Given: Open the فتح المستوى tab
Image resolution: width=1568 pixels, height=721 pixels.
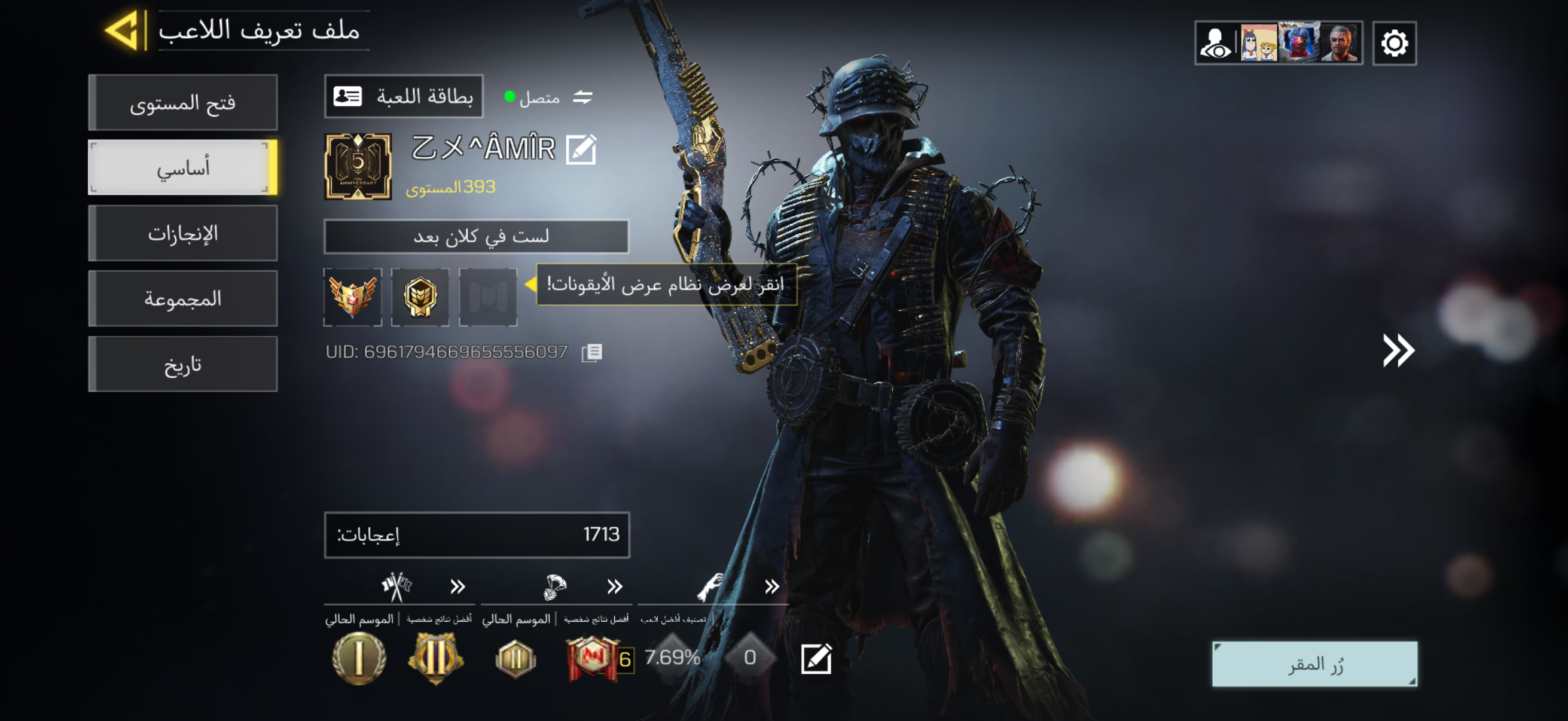Looking at the screenshot, I should pos(182,103).
